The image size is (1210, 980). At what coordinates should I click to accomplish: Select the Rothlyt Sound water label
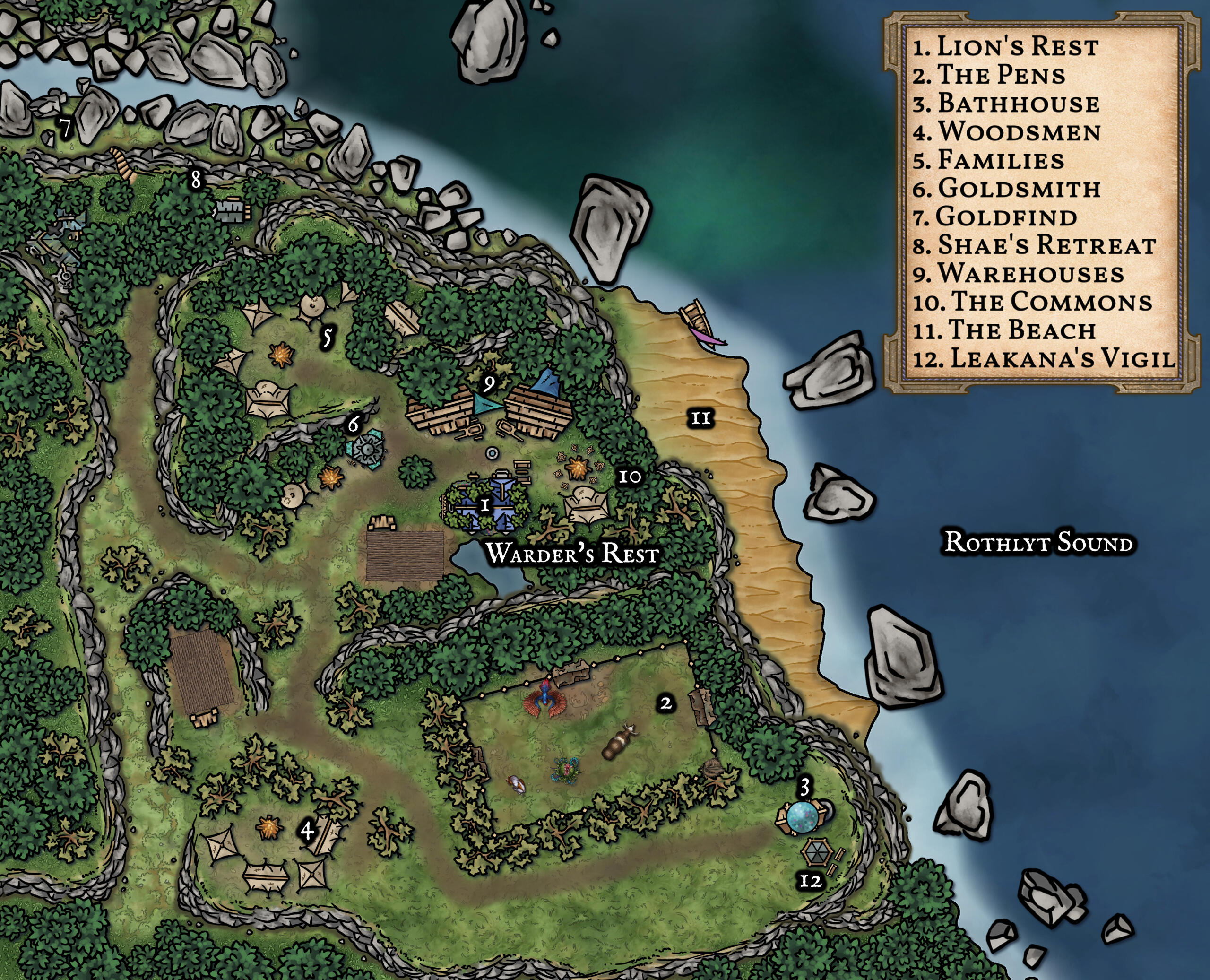[x=1038, y=543]
